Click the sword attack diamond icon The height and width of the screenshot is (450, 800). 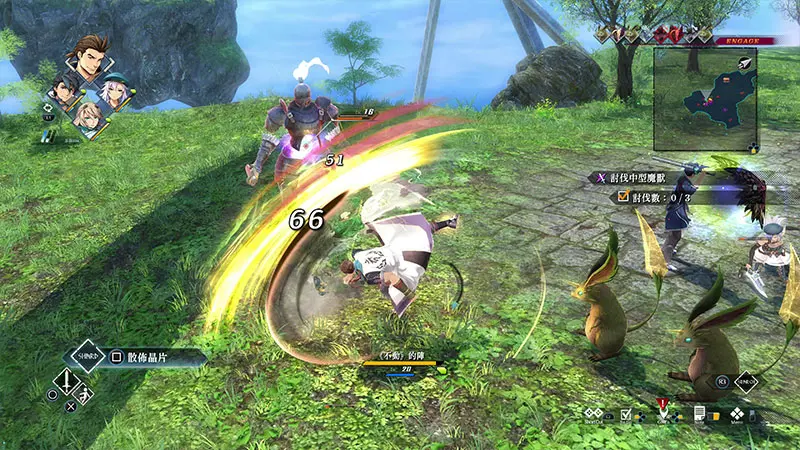(x=65, y=380)
